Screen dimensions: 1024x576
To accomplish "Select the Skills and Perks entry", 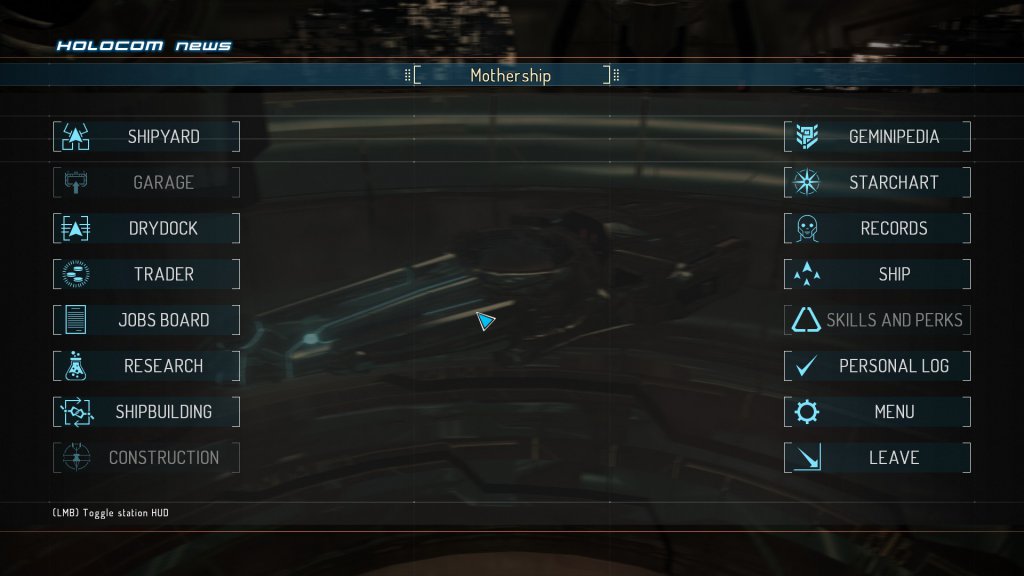I will 877,320.
